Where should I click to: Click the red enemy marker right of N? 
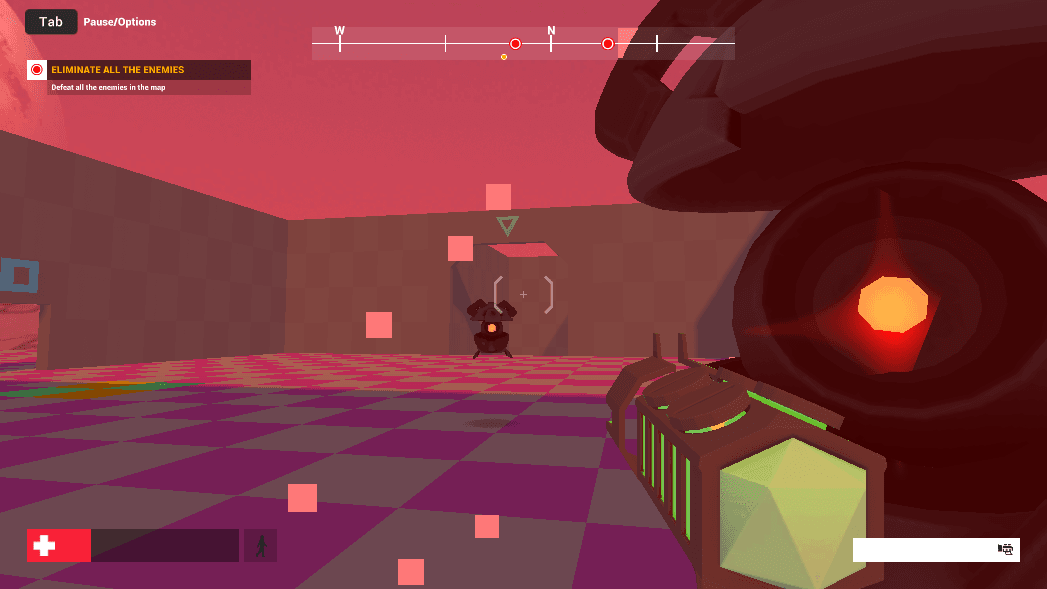(607, 44)
